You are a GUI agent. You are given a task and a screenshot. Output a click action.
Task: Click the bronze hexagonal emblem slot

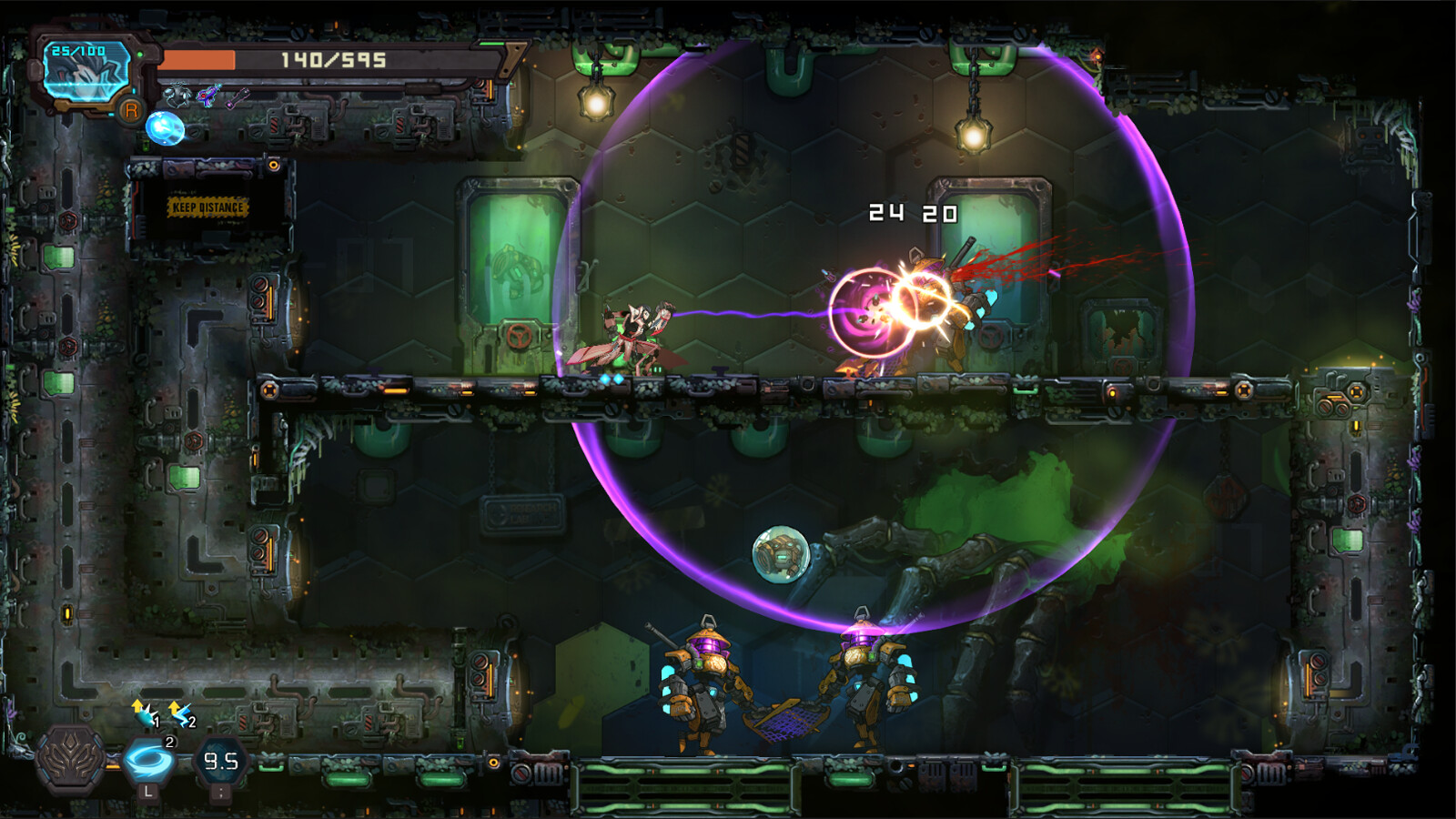[x=70, y=758]
